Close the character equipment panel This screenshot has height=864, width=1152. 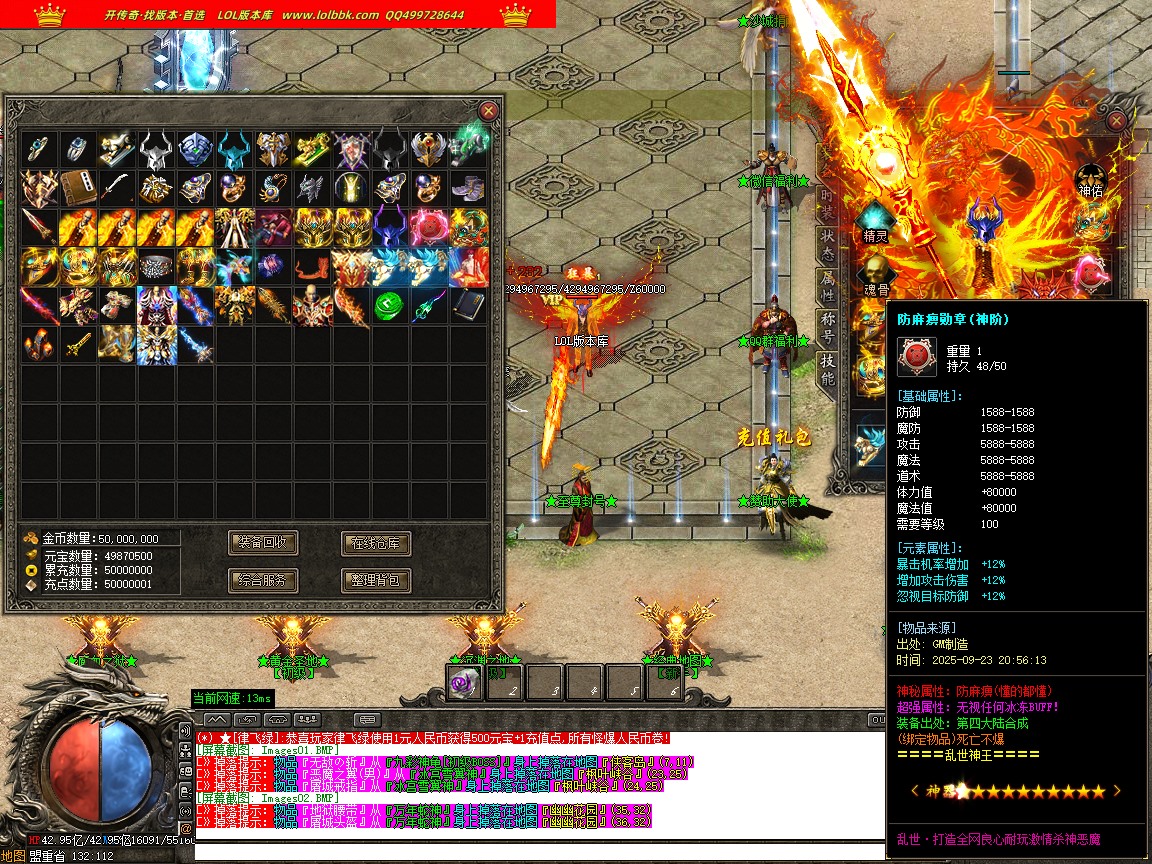(x=1116, y=121)
